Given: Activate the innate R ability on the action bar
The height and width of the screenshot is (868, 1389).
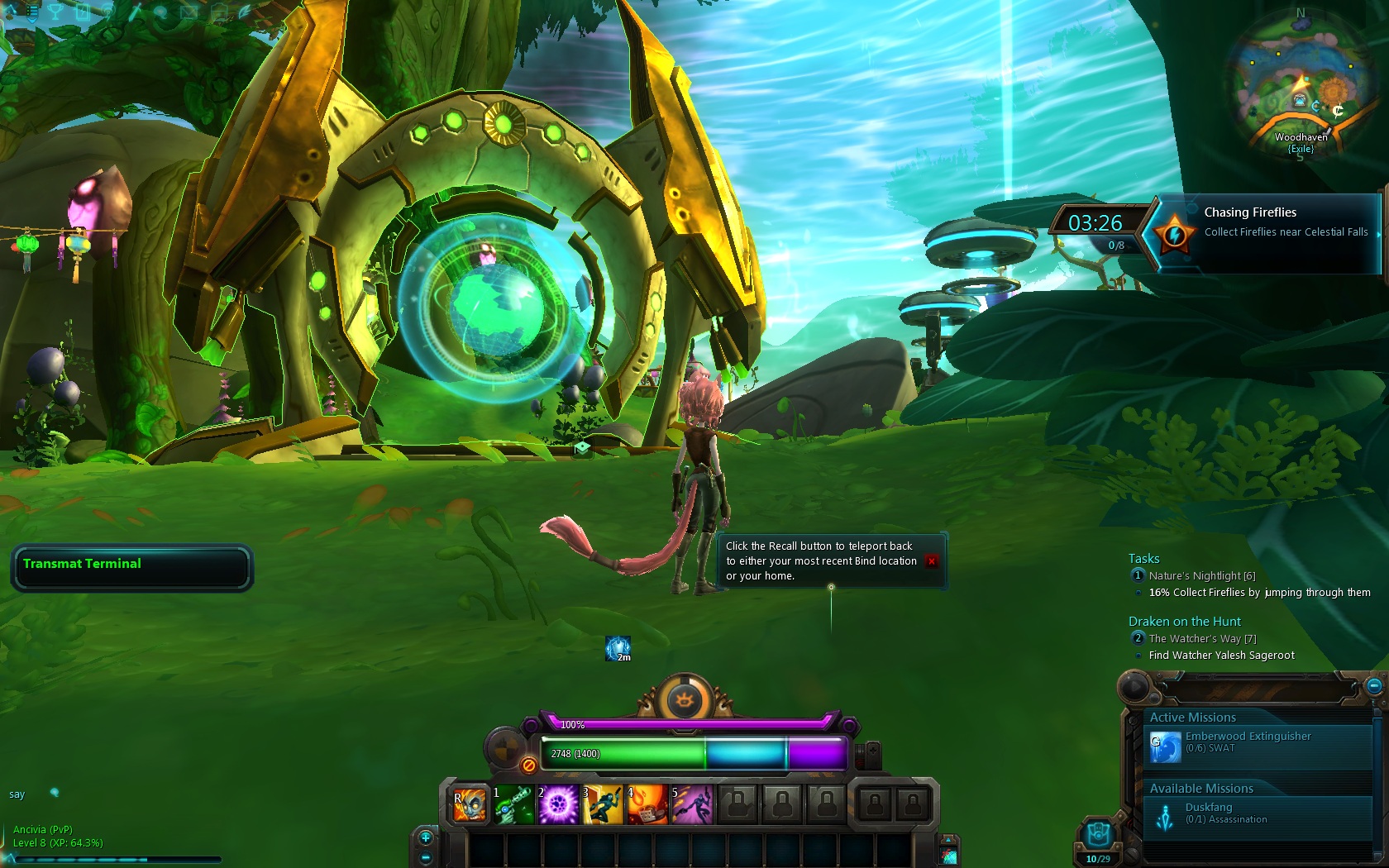Looking at the screenshot, I should click(x=469, y=804).
